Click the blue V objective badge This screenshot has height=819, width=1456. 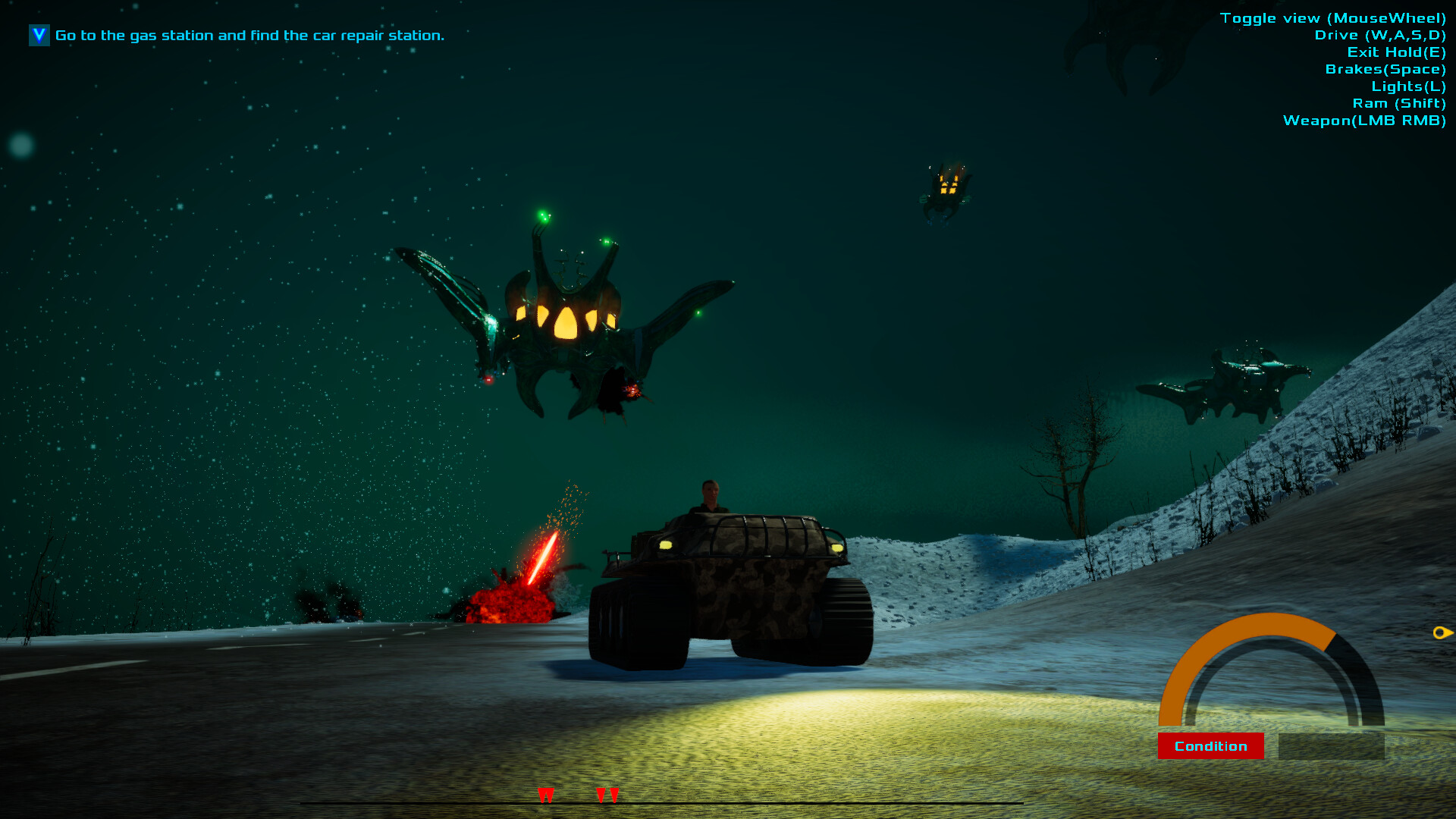click(38, 35)
